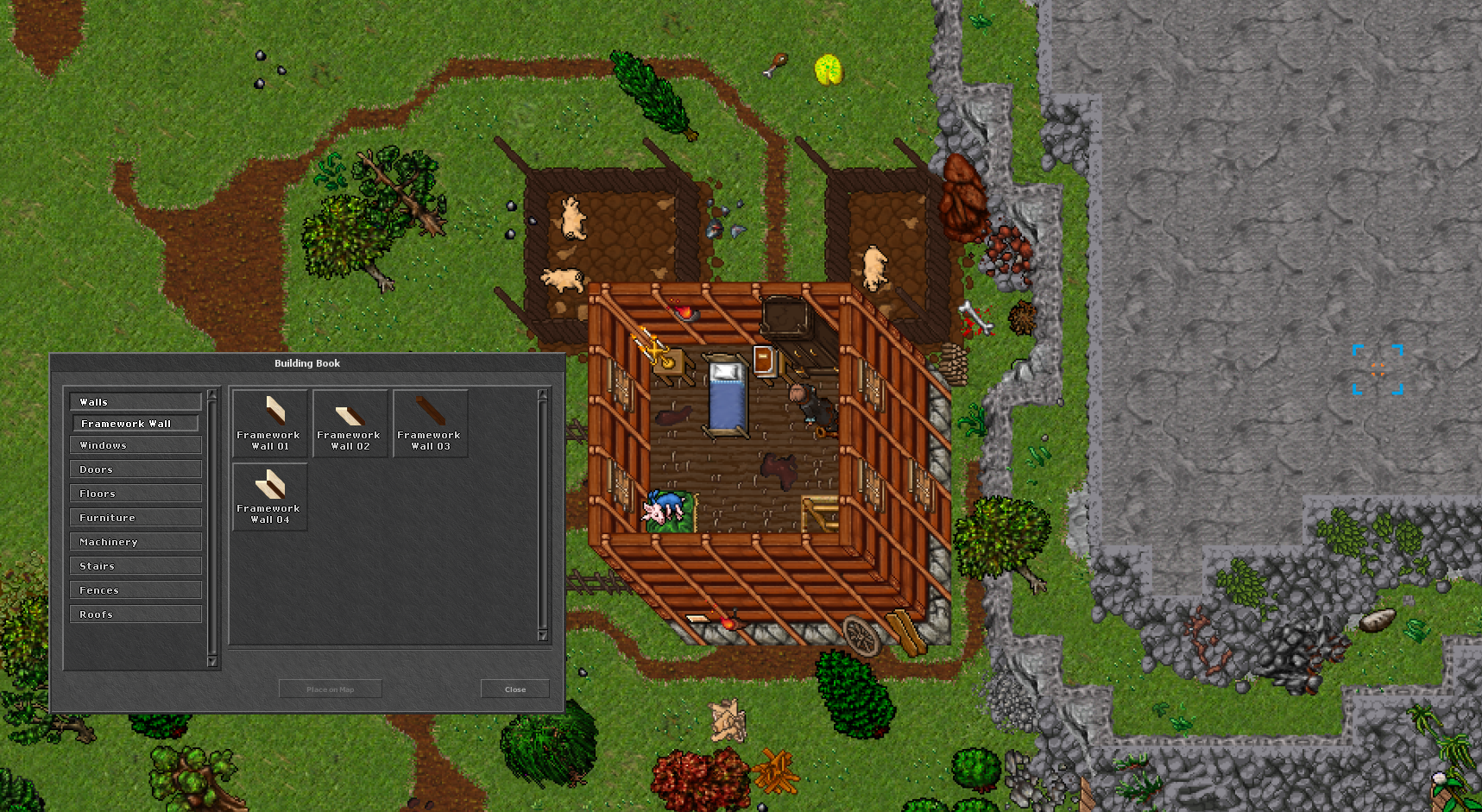Screen dimensions: 1482x812
Task: Open the Windows category in the Building Book
Action: click(x=135, y=444)
